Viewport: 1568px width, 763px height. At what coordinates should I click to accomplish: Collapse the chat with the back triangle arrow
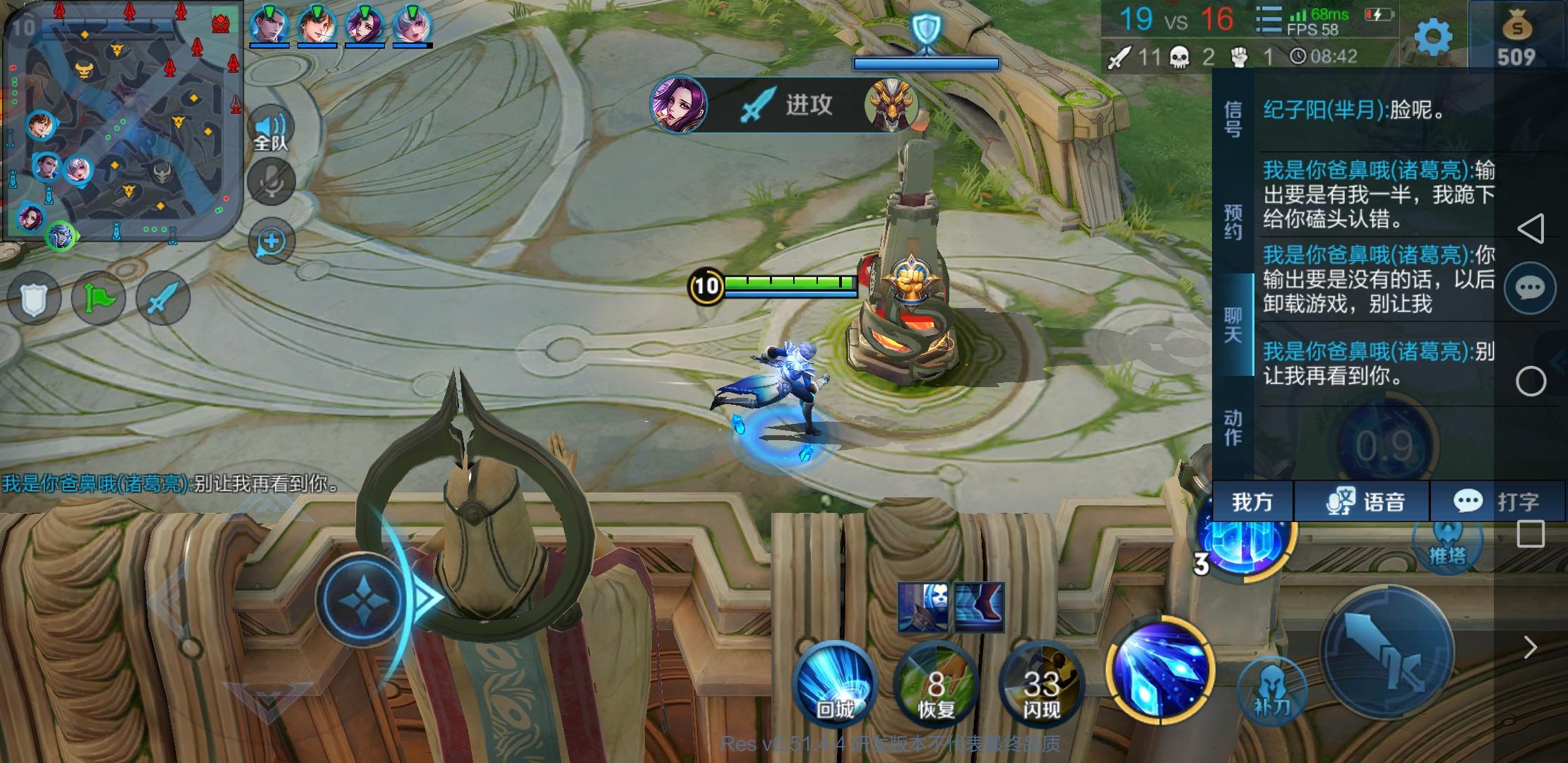pos(1531,227)
